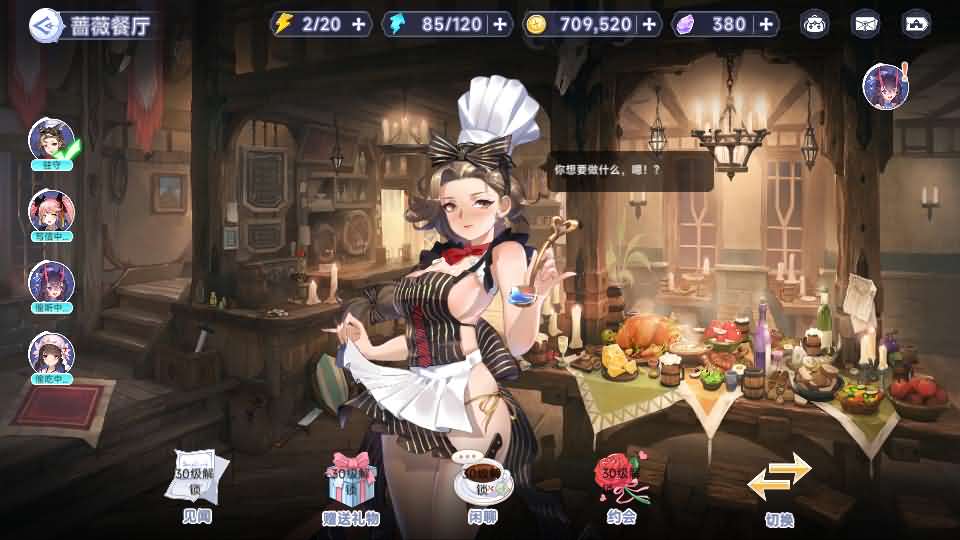Open the cat-face icon menu
960x540 pixels.
tap(815, 24)
